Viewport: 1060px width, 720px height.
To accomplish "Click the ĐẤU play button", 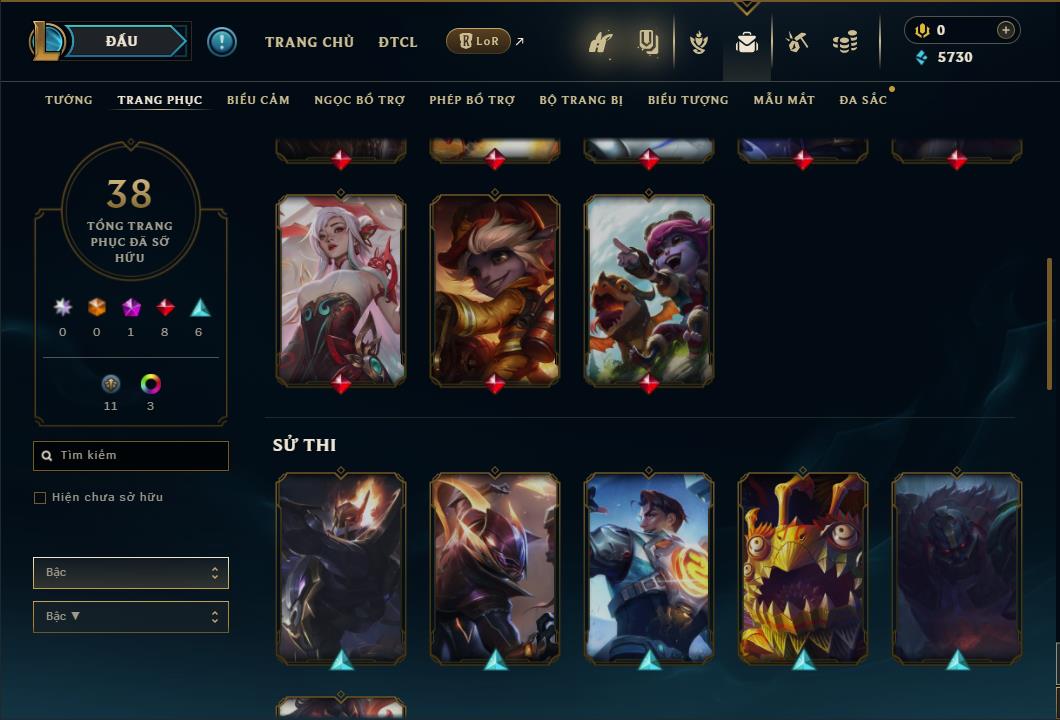I will coord(122,41).
